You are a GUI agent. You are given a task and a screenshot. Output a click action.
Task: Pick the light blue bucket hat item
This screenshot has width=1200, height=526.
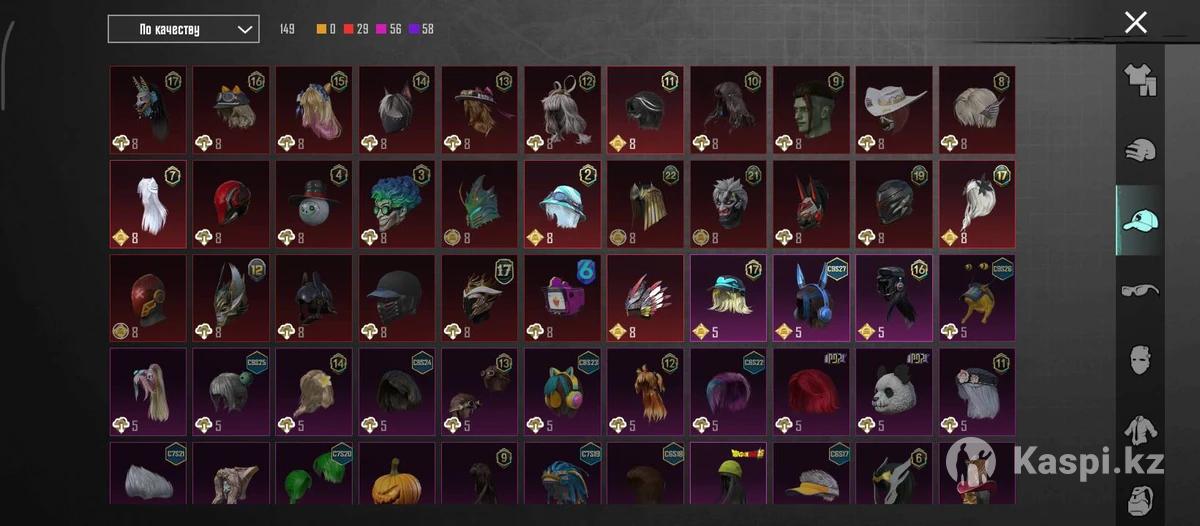[x=562, y=203]
